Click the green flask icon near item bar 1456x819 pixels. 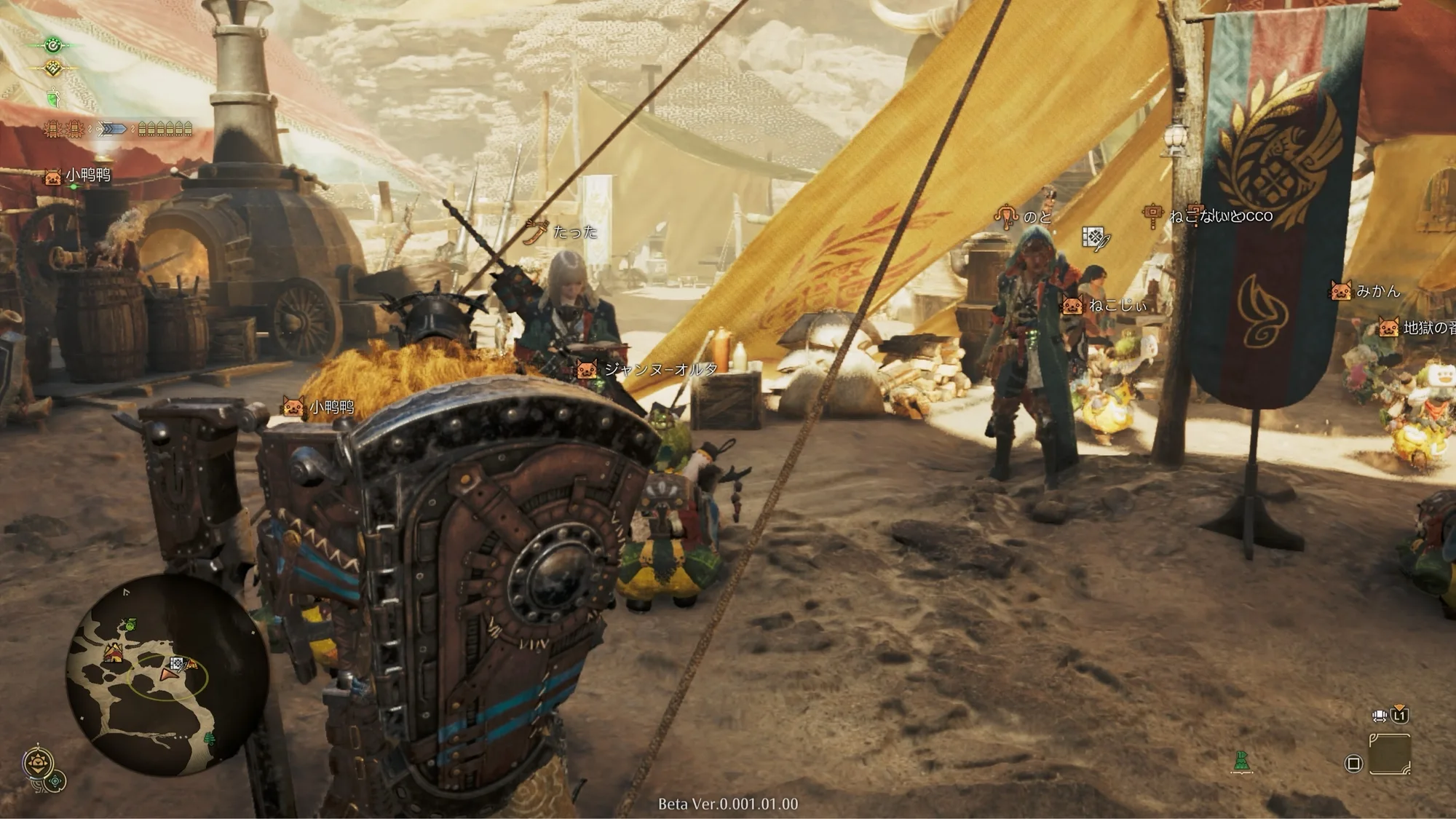click(1241, 762)
